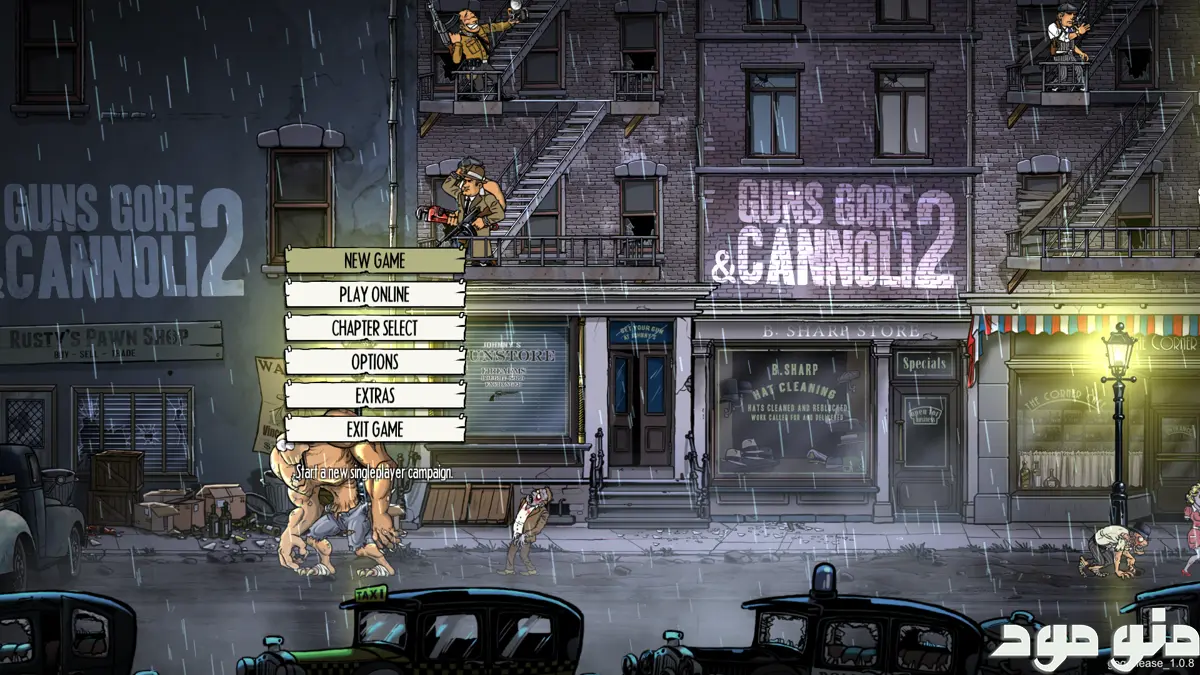Choose the Play Online entry
Image resolution: width=1200 pixels, height=675 pixels.
(375, 294)
